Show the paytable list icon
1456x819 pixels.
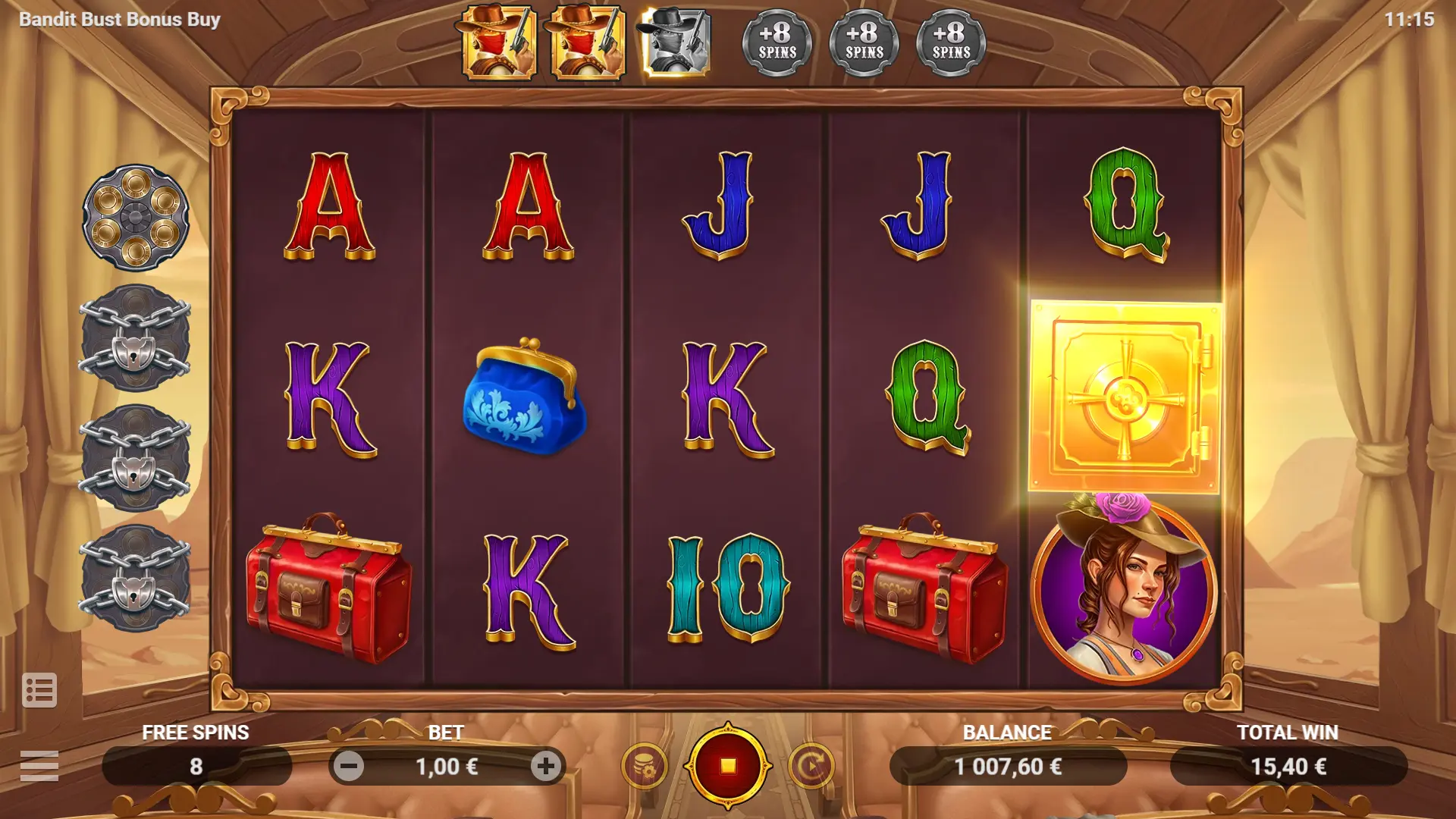coord(39,690)
